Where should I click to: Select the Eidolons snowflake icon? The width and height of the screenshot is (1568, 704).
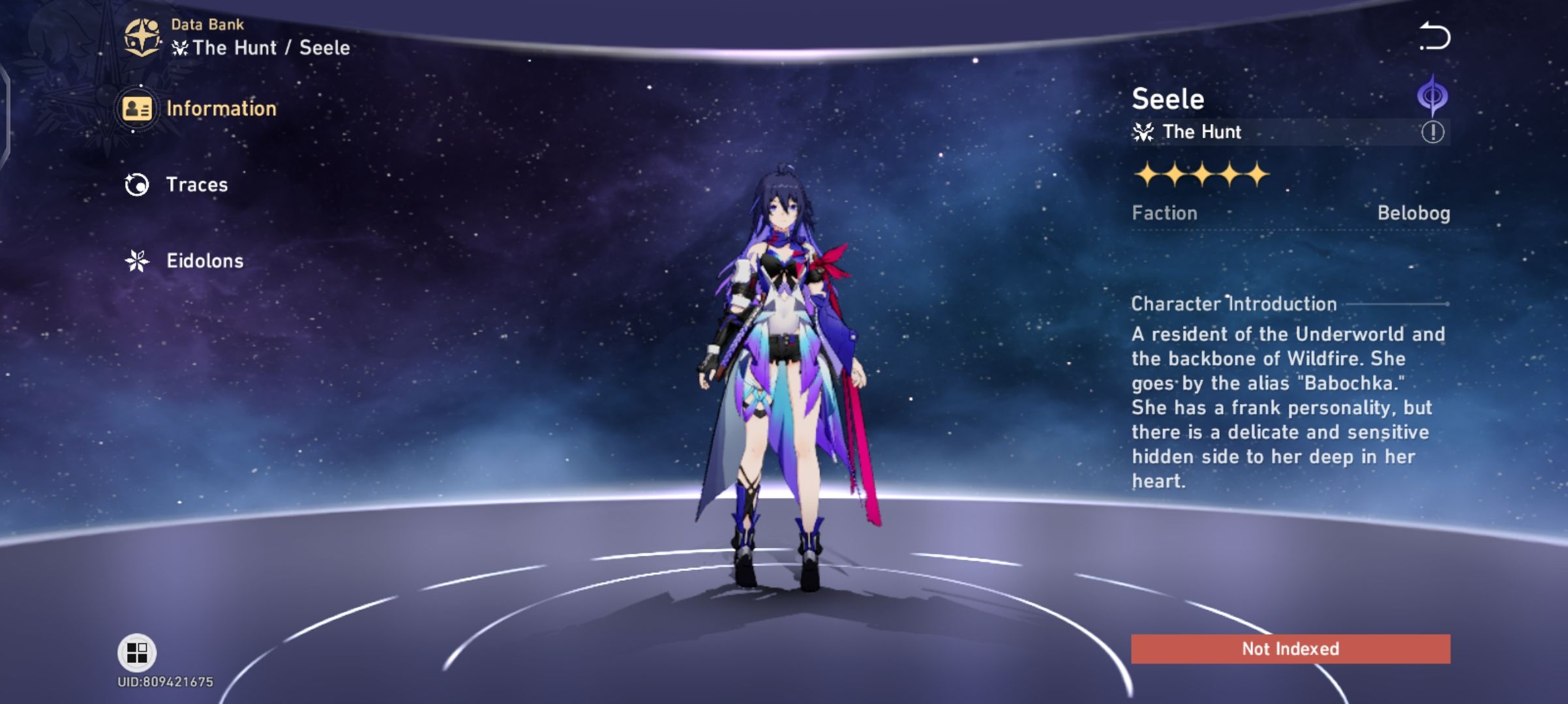(136, 260)
